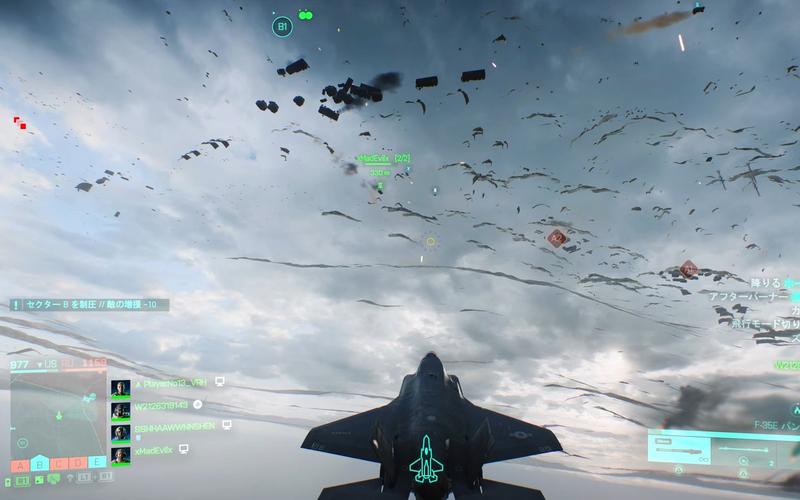Select capture point A flag indicator
800x500 pixels.
point(18,463)
